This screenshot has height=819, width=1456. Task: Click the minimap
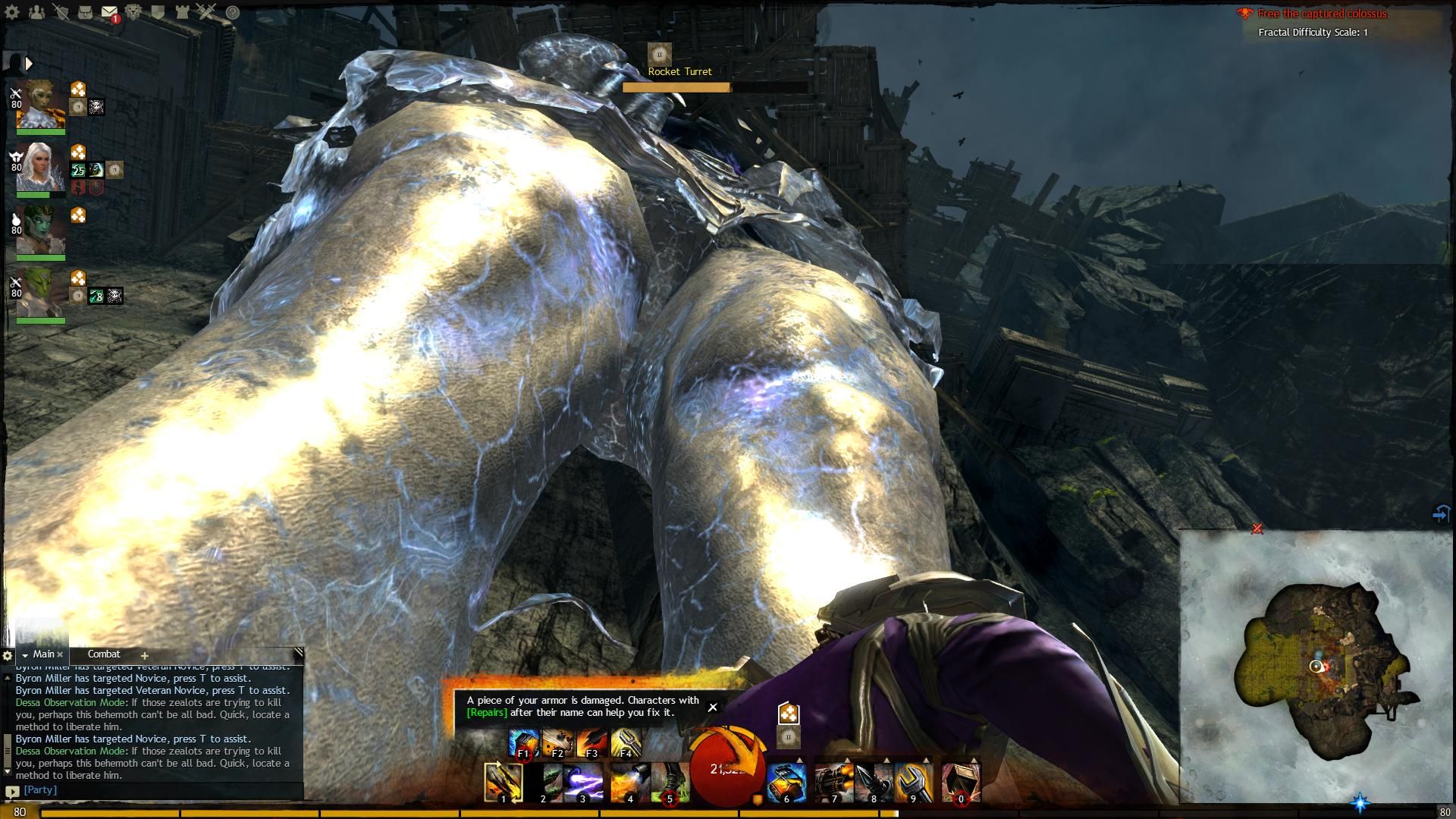(x=1317, y=667)
